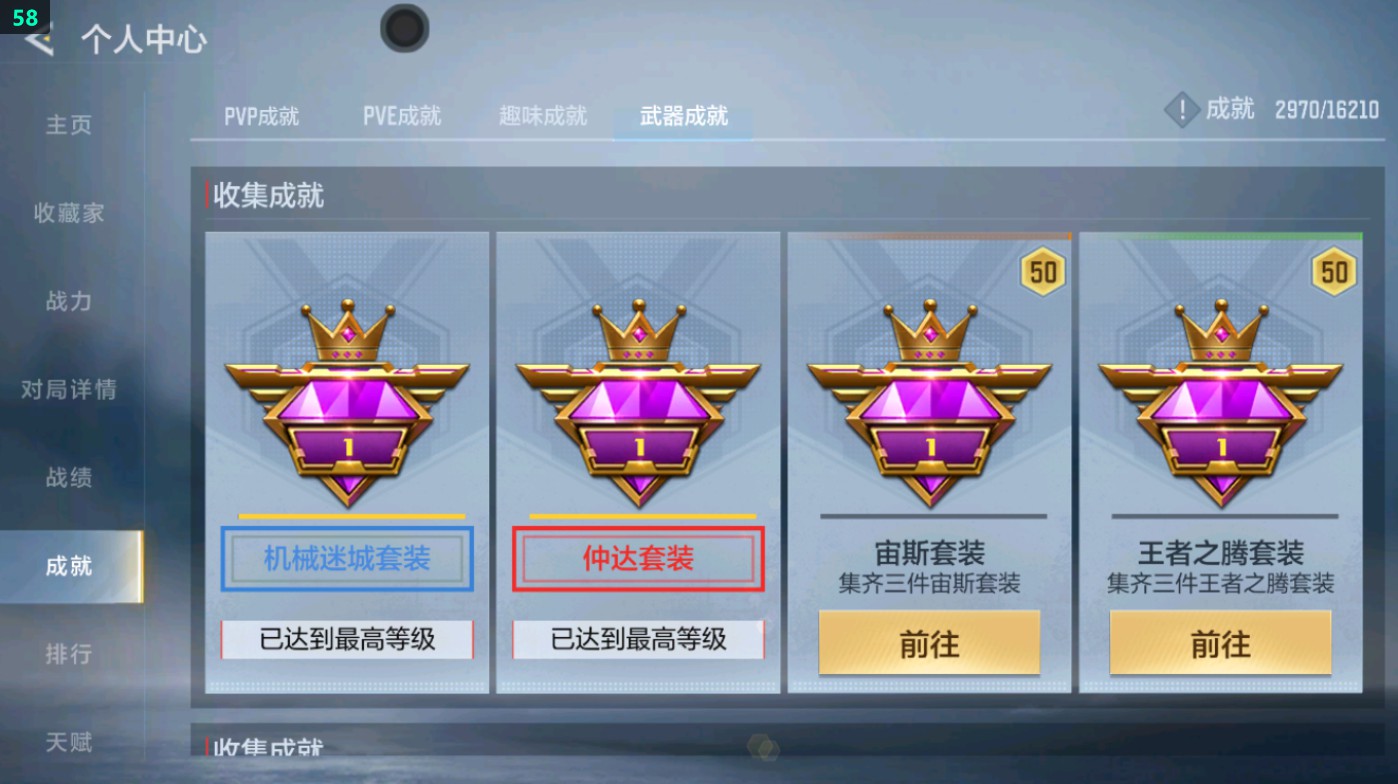Switch to the 趣味成就 tab

click(x=540, y=115)
